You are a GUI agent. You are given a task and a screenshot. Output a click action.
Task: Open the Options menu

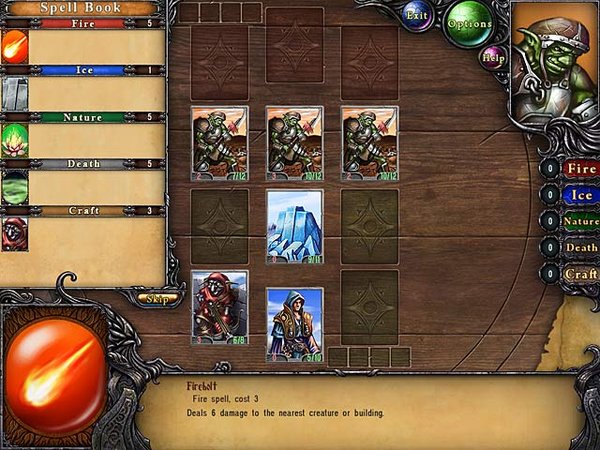(x=468, y=23)
